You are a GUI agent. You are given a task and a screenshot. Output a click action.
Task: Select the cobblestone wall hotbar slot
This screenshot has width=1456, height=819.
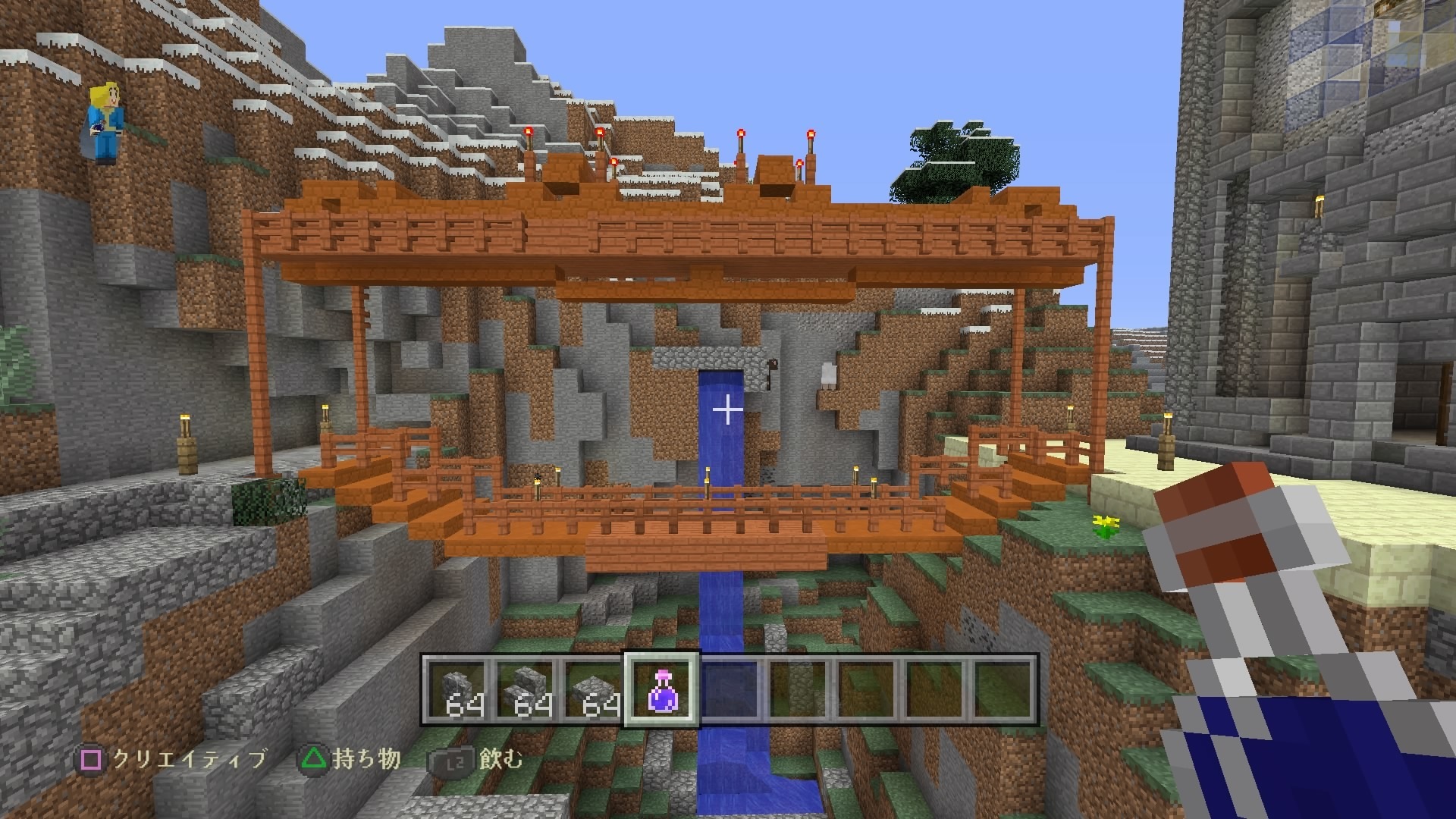[x=456, y=689]
